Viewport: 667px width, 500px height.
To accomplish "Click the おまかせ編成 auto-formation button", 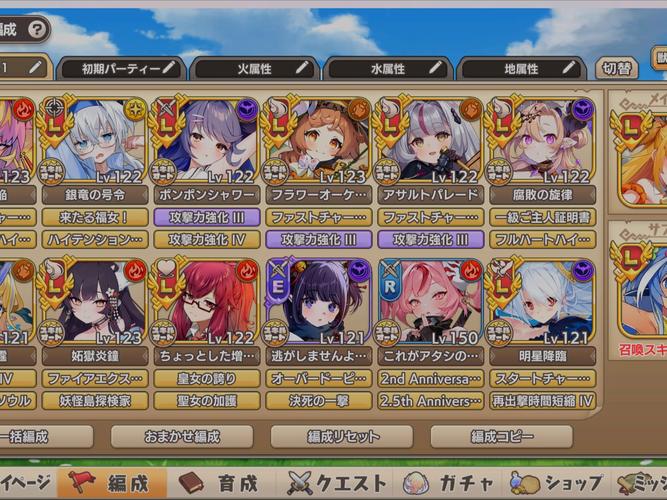I will click(181, 436).
